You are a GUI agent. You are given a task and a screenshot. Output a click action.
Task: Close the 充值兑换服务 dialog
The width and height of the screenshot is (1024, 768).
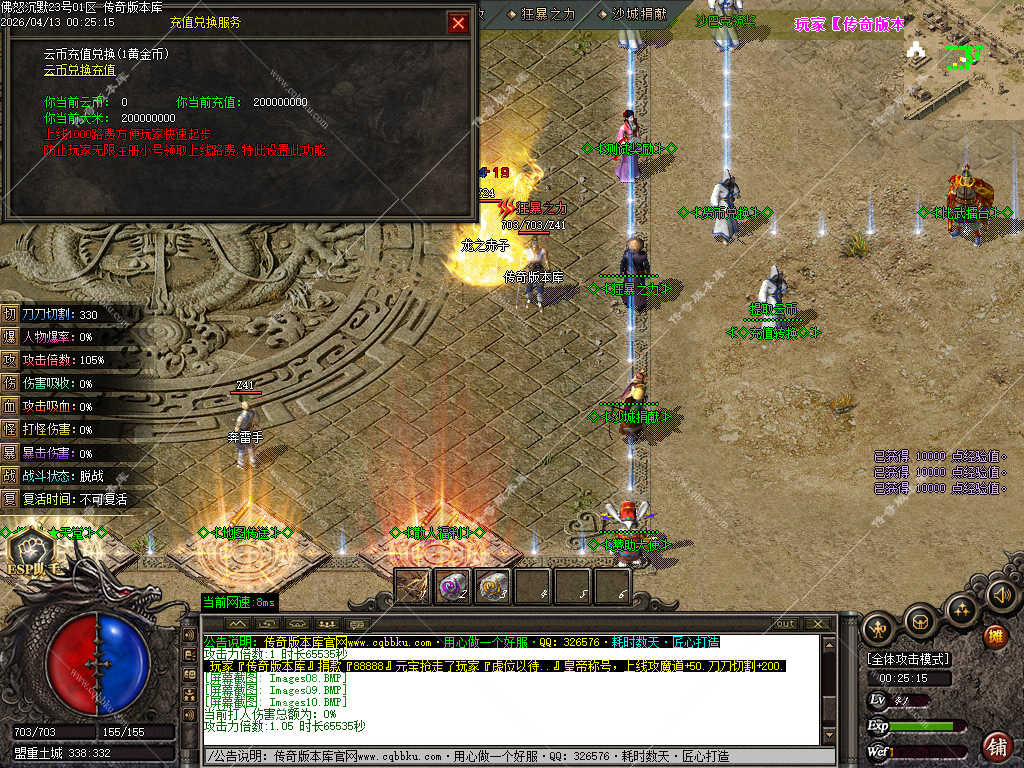click(458, 23)
